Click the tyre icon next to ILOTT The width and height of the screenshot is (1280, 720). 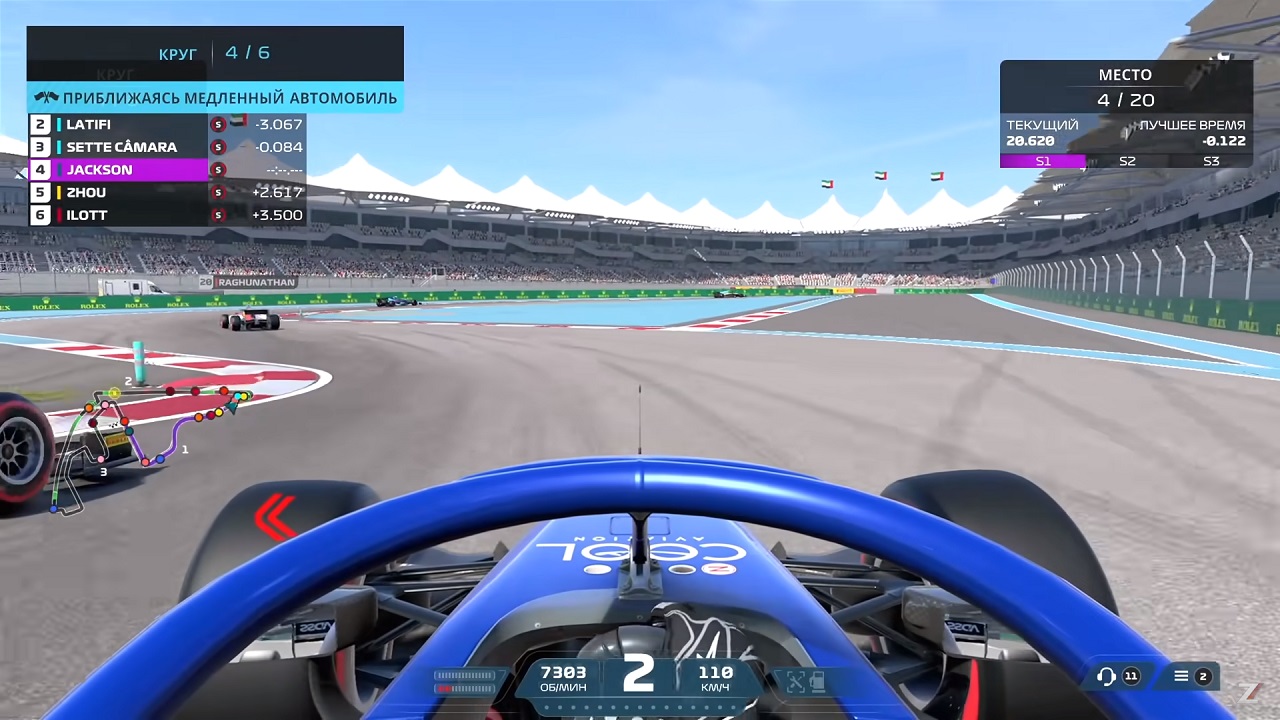pyautogui.click(x=218, y=215)
